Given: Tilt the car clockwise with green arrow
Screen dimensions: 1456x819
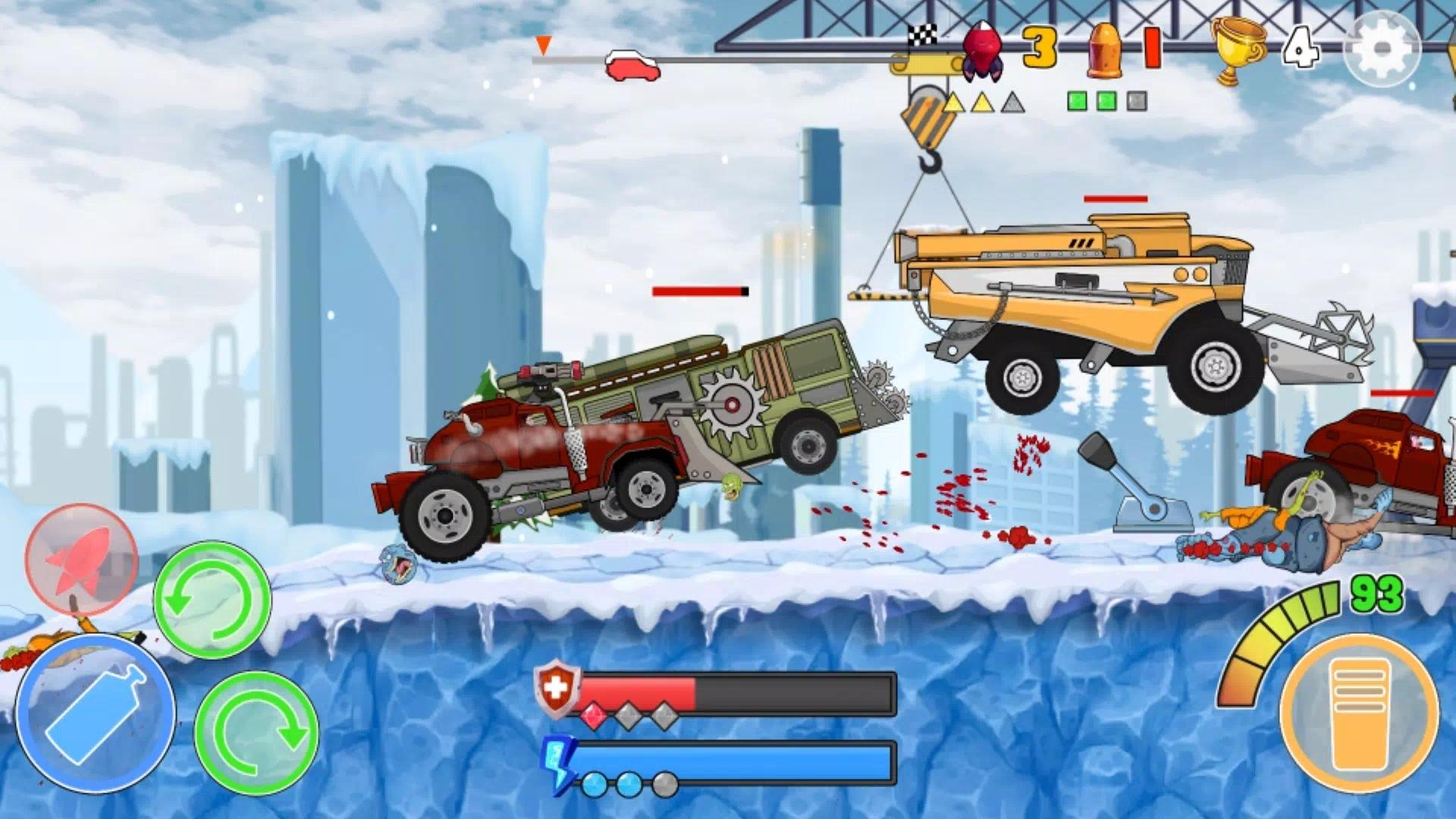Looking at the screenshot, I should point(256,733).
